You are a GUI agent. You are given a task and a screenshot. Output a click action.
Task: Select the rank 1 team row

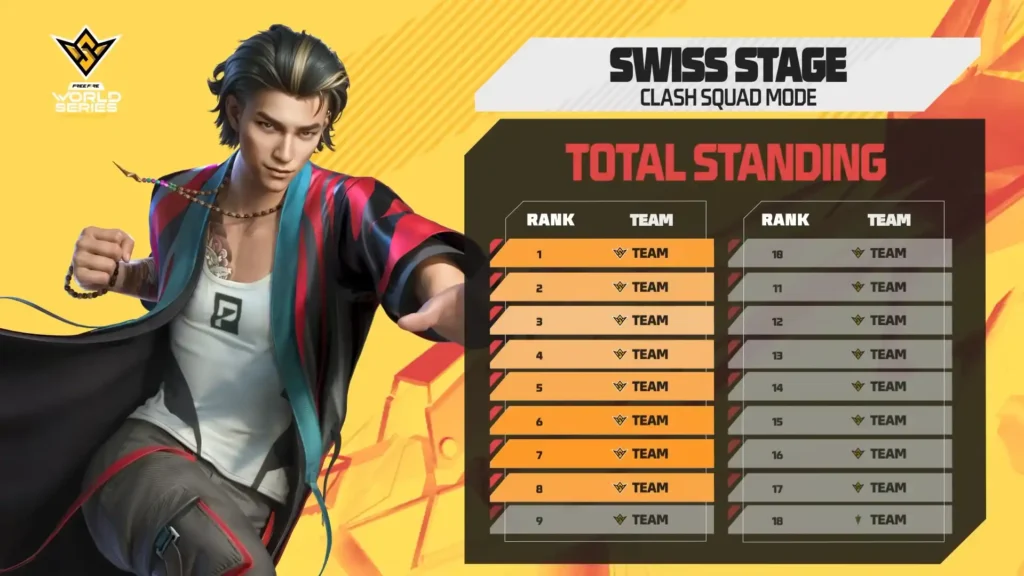(603, 253)
